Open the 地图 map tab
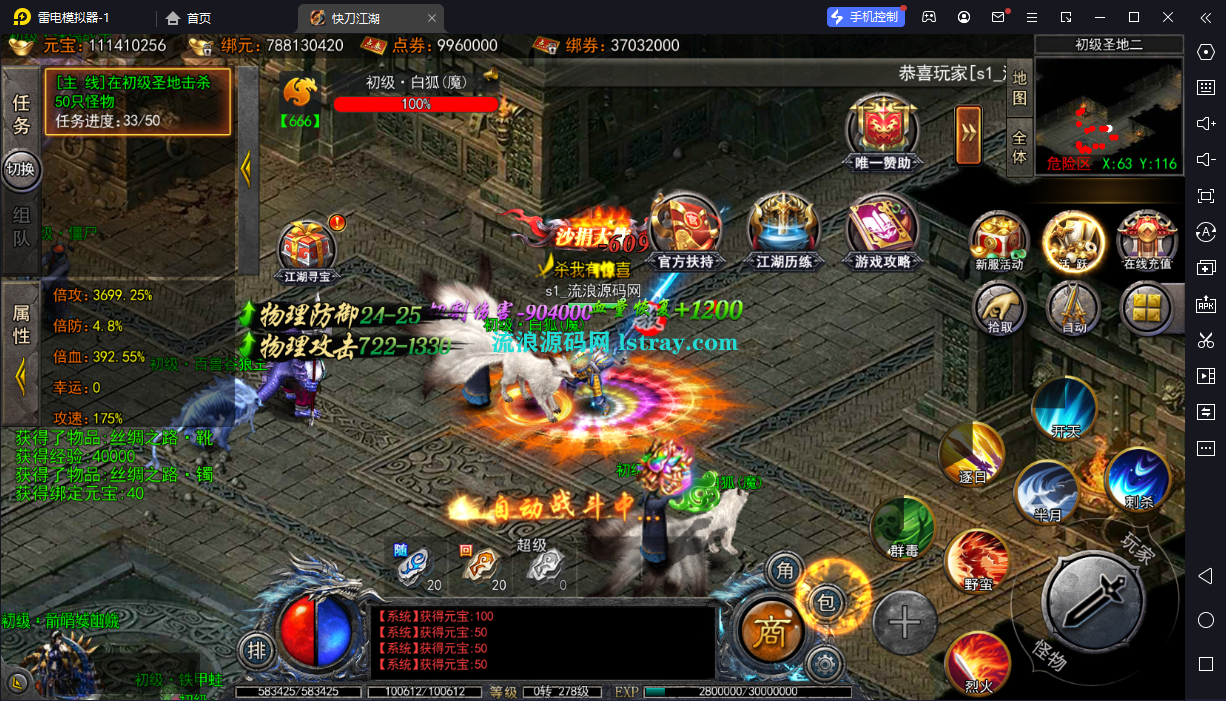Viewport: 1226px width, 701px height. click(x=1019, y=88)
